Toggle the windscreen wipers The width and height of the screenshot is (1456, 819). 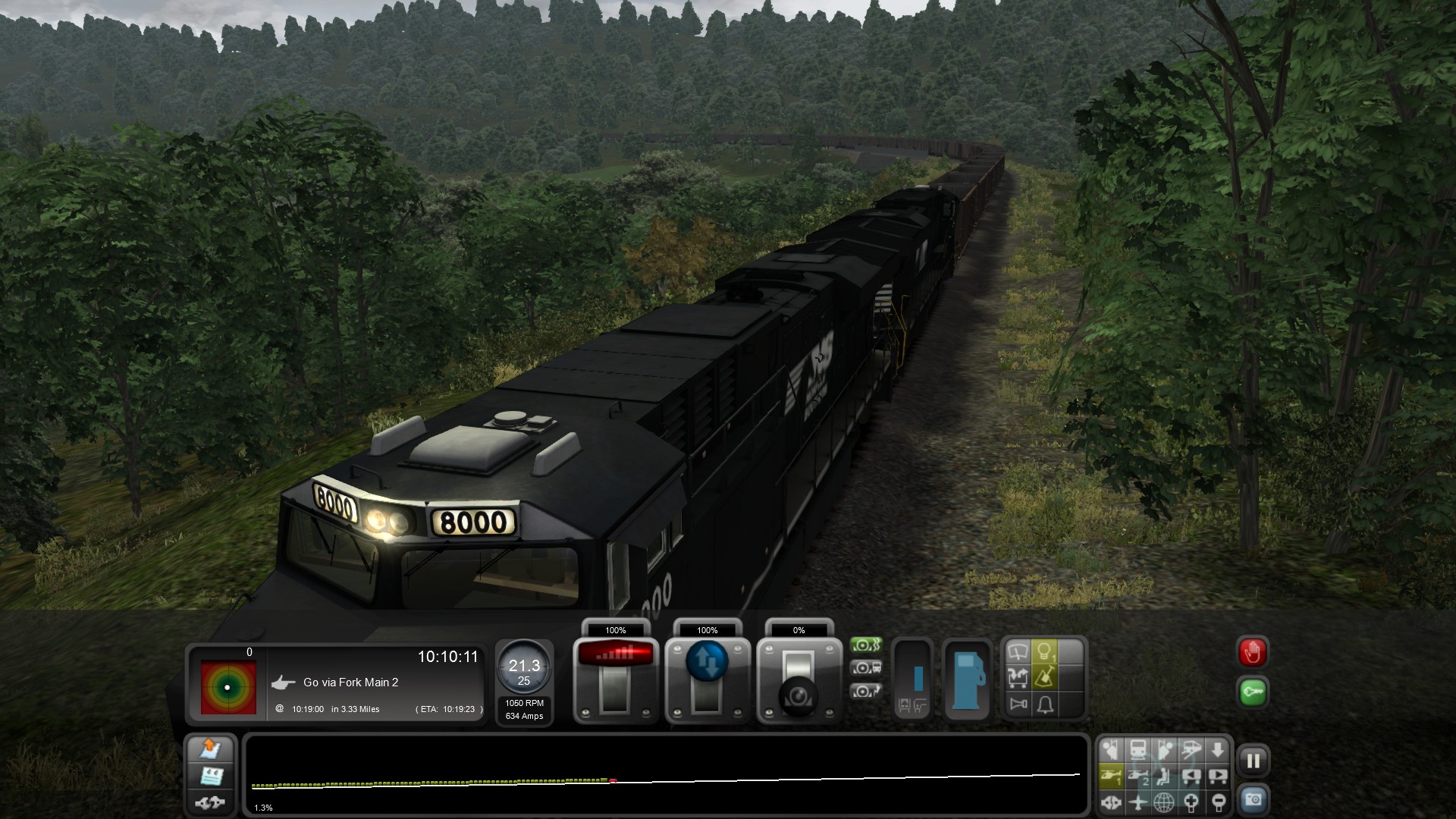(1018, 651)
